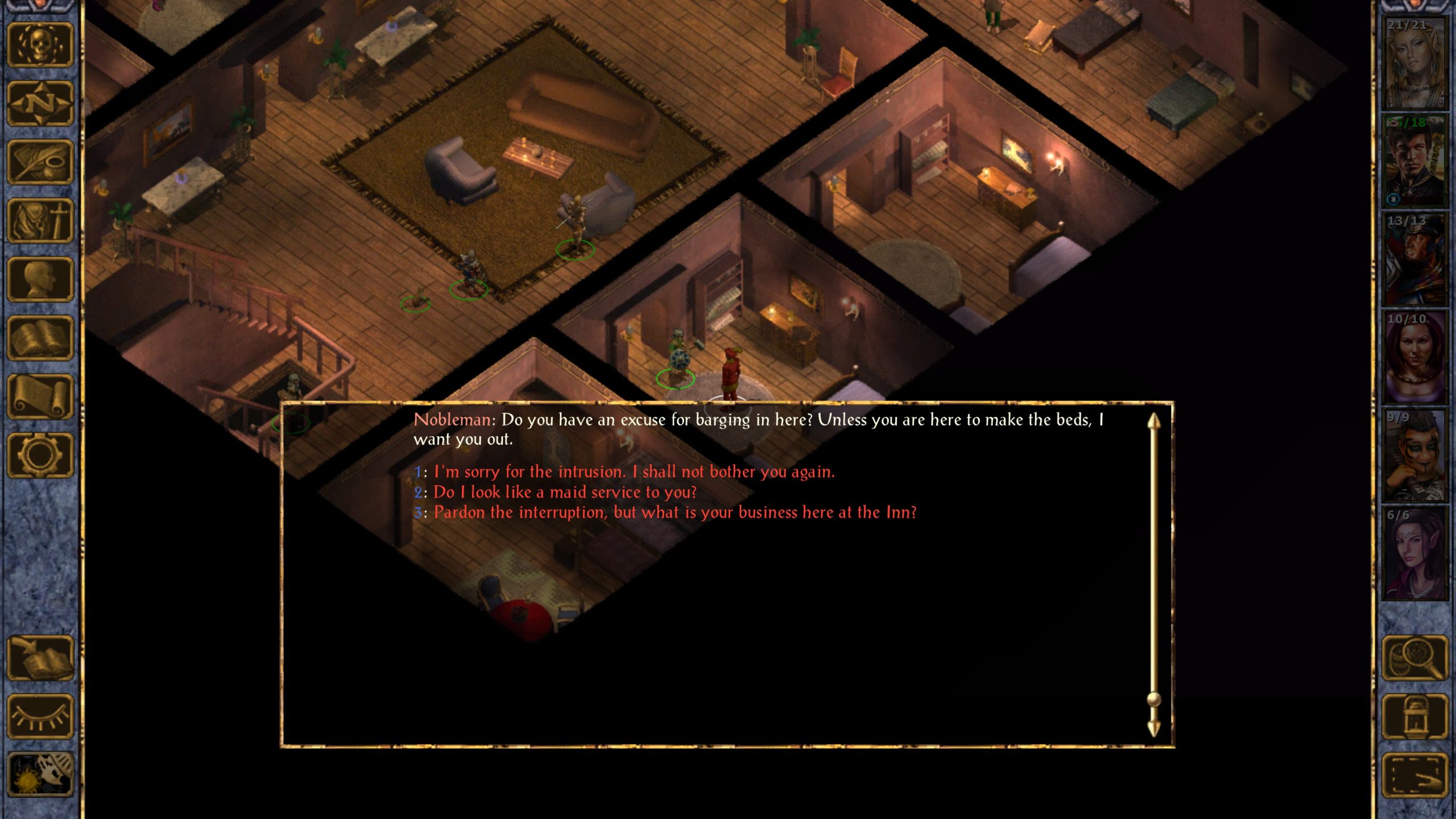This screenshot has height=819, width=1456.
Task: Show the character record head button
Action: click(x=40, y=279)
